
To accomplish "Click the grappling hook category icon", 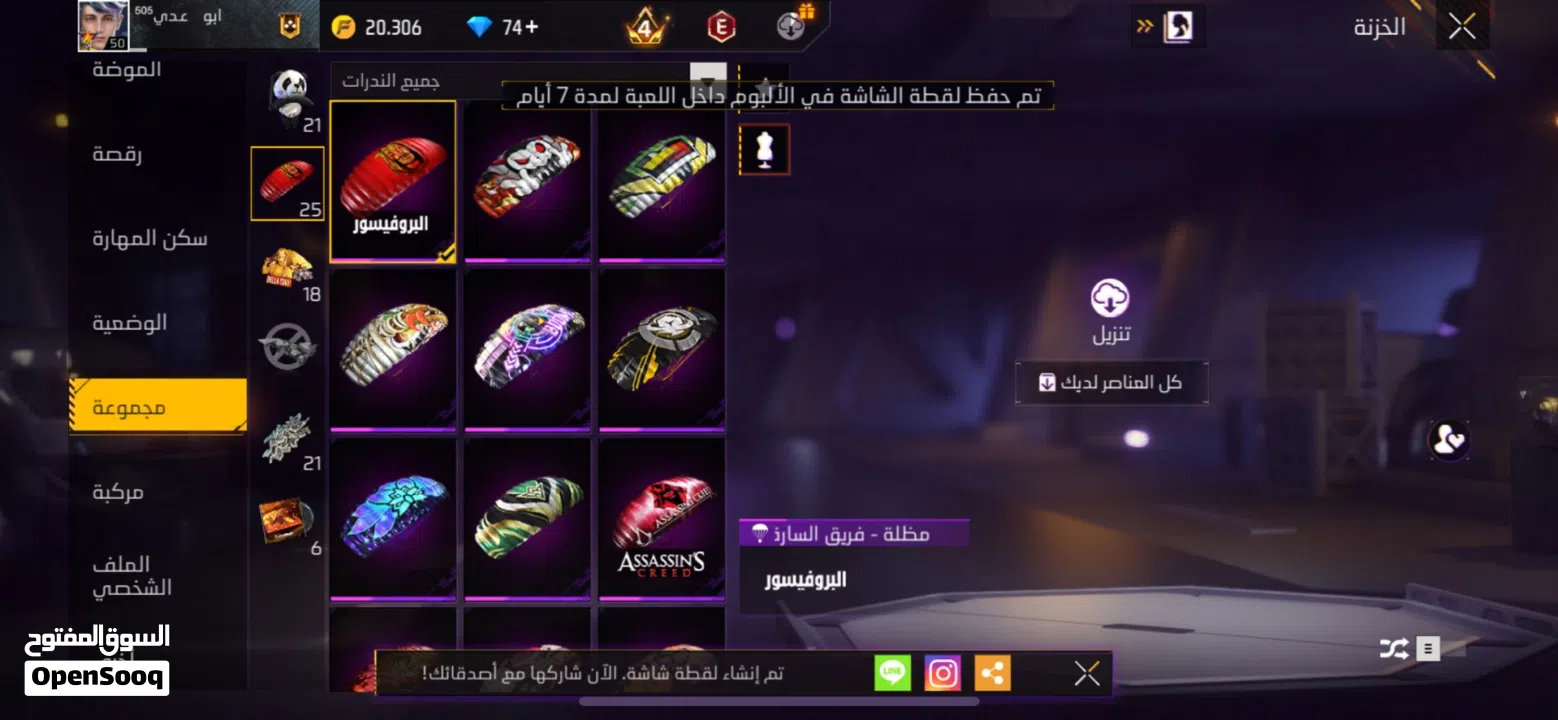I will 287,345.
